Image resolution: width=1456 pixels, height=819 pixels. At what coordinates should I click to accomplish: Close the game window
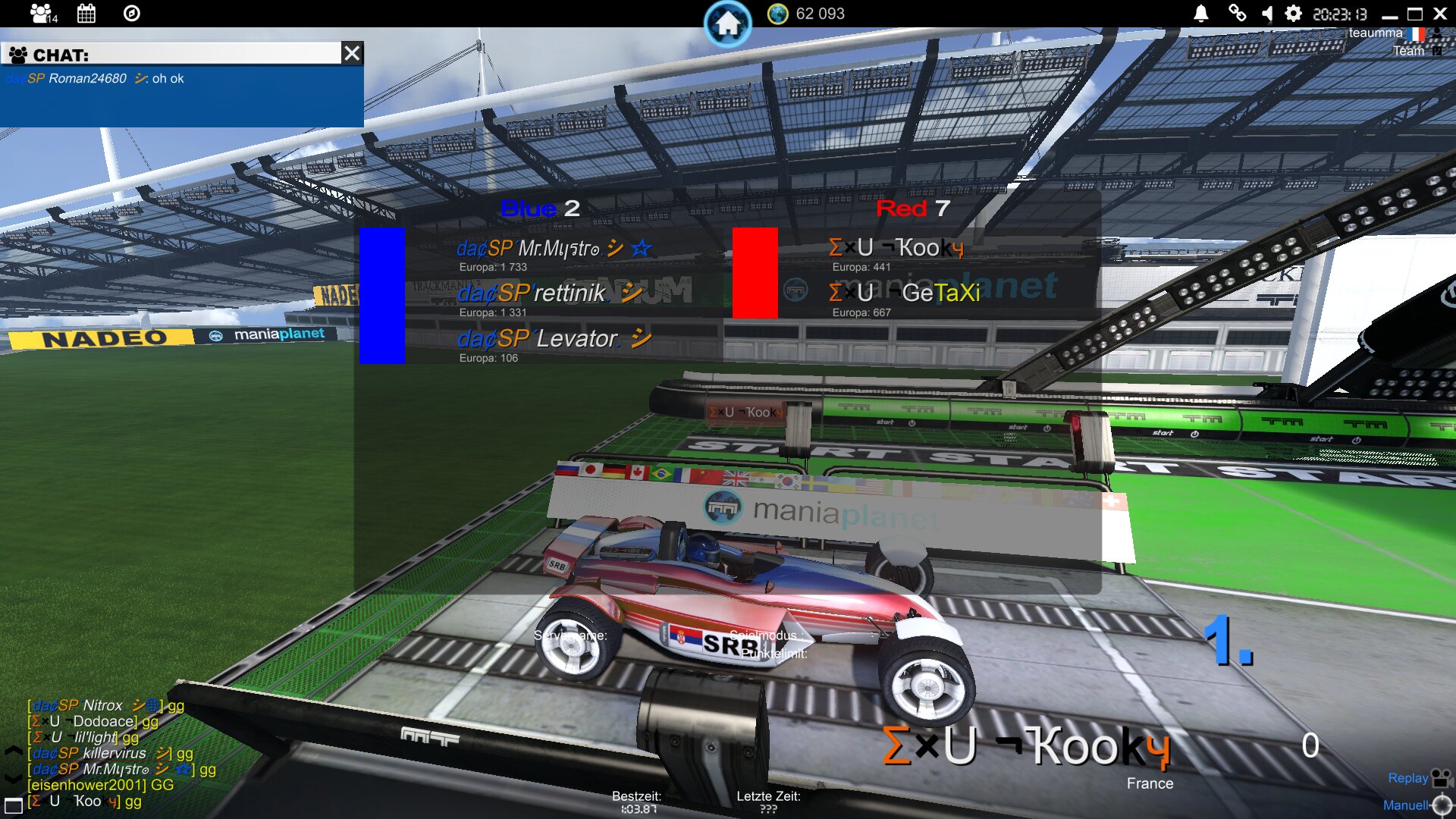(x=1440, y=14)
